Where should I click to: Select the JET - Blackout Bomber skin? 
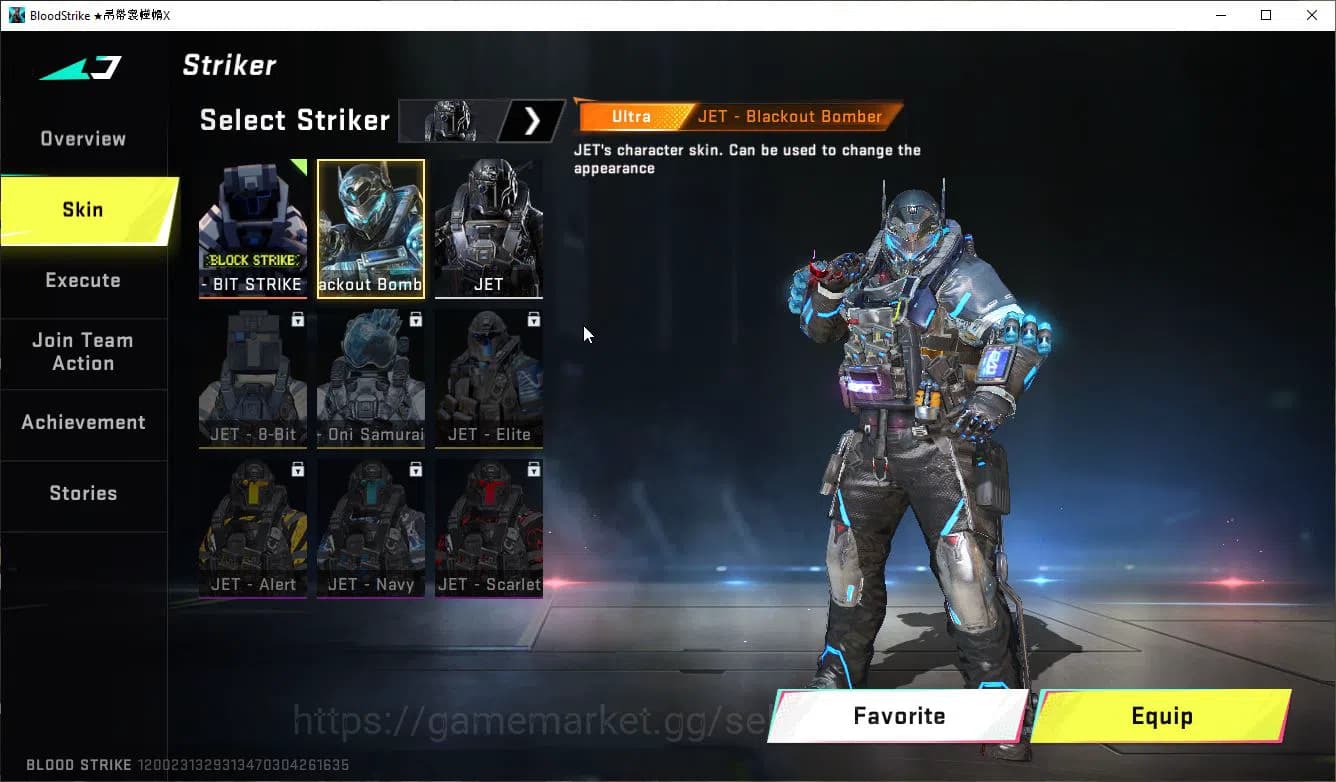[x=370, y=228]
